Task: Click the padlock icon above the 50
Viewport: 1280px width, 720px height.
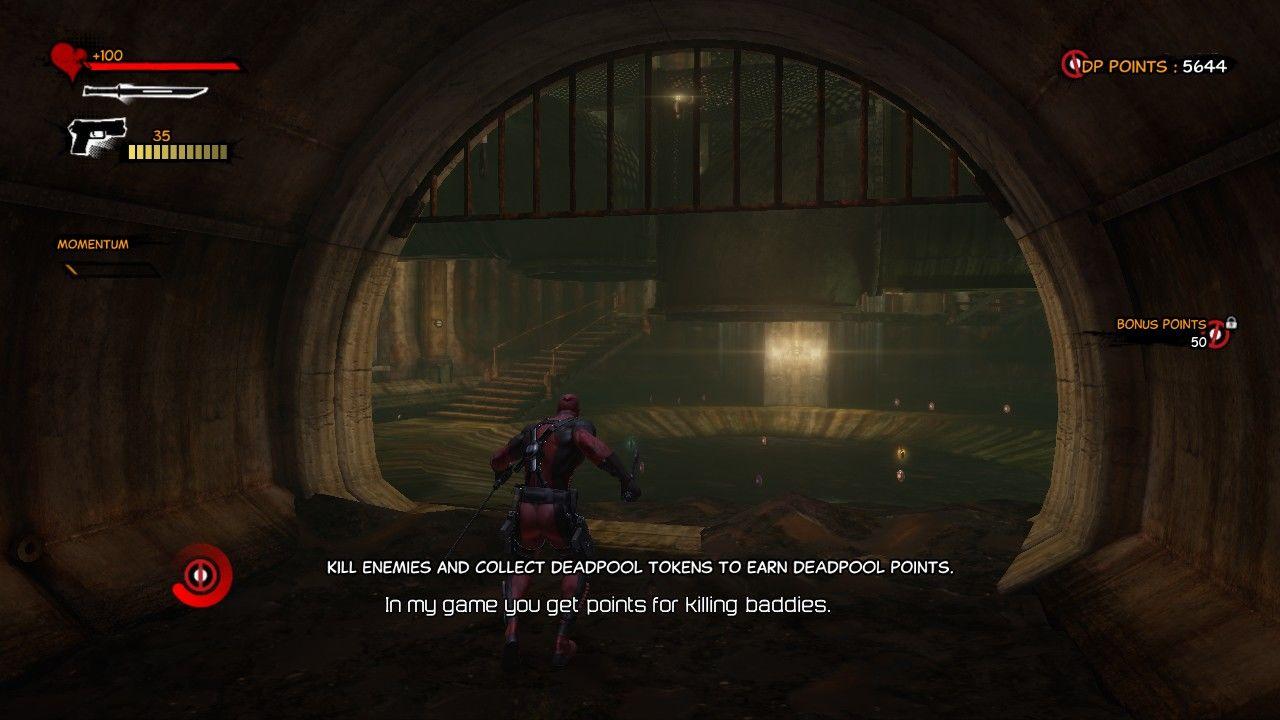Action: pyautogui.click(x=1231, y=322)
